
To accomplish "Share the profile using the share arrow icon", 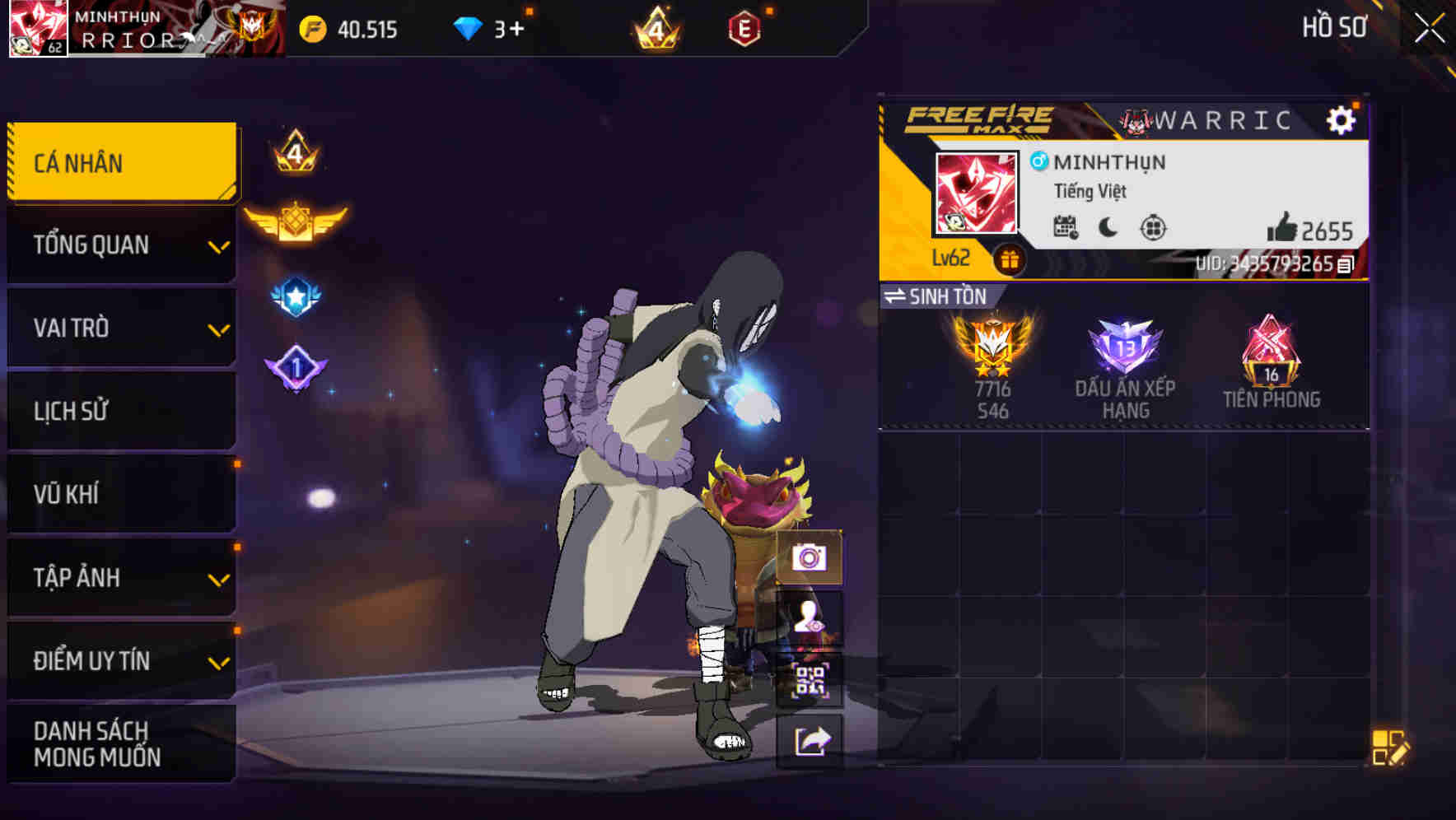I will 810,743.
